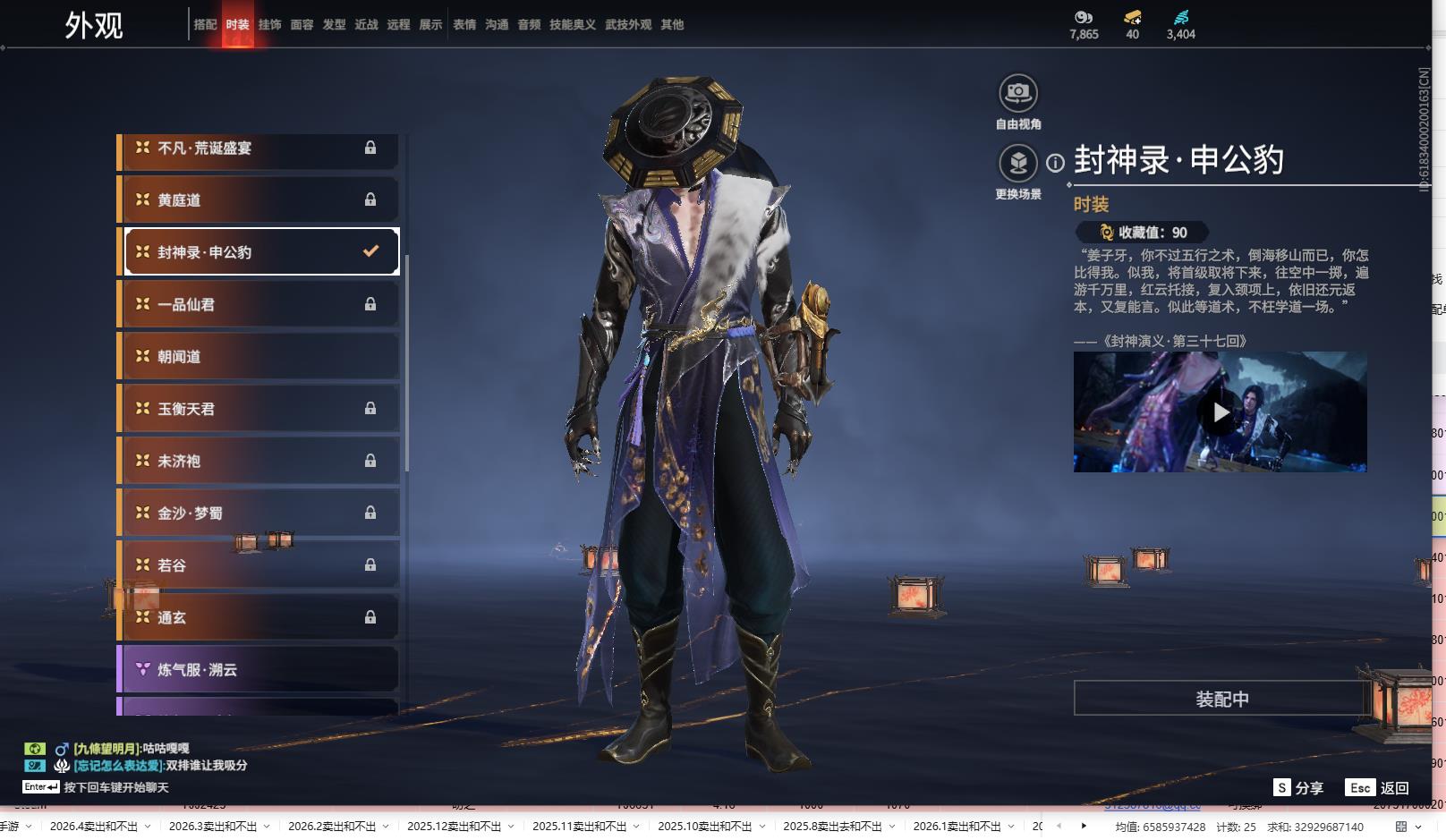Viewport: 1446px width, 840px height.
Task: Select the 面容 tab
Action: click(x=302, y=25)
